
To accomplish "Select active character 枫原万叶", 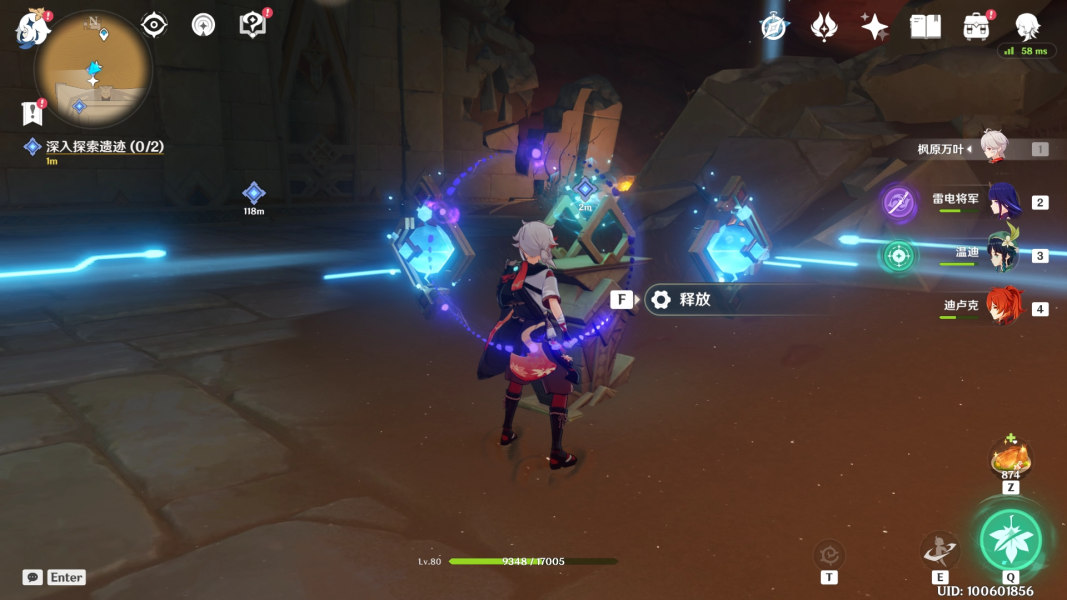I will point(993,148).
